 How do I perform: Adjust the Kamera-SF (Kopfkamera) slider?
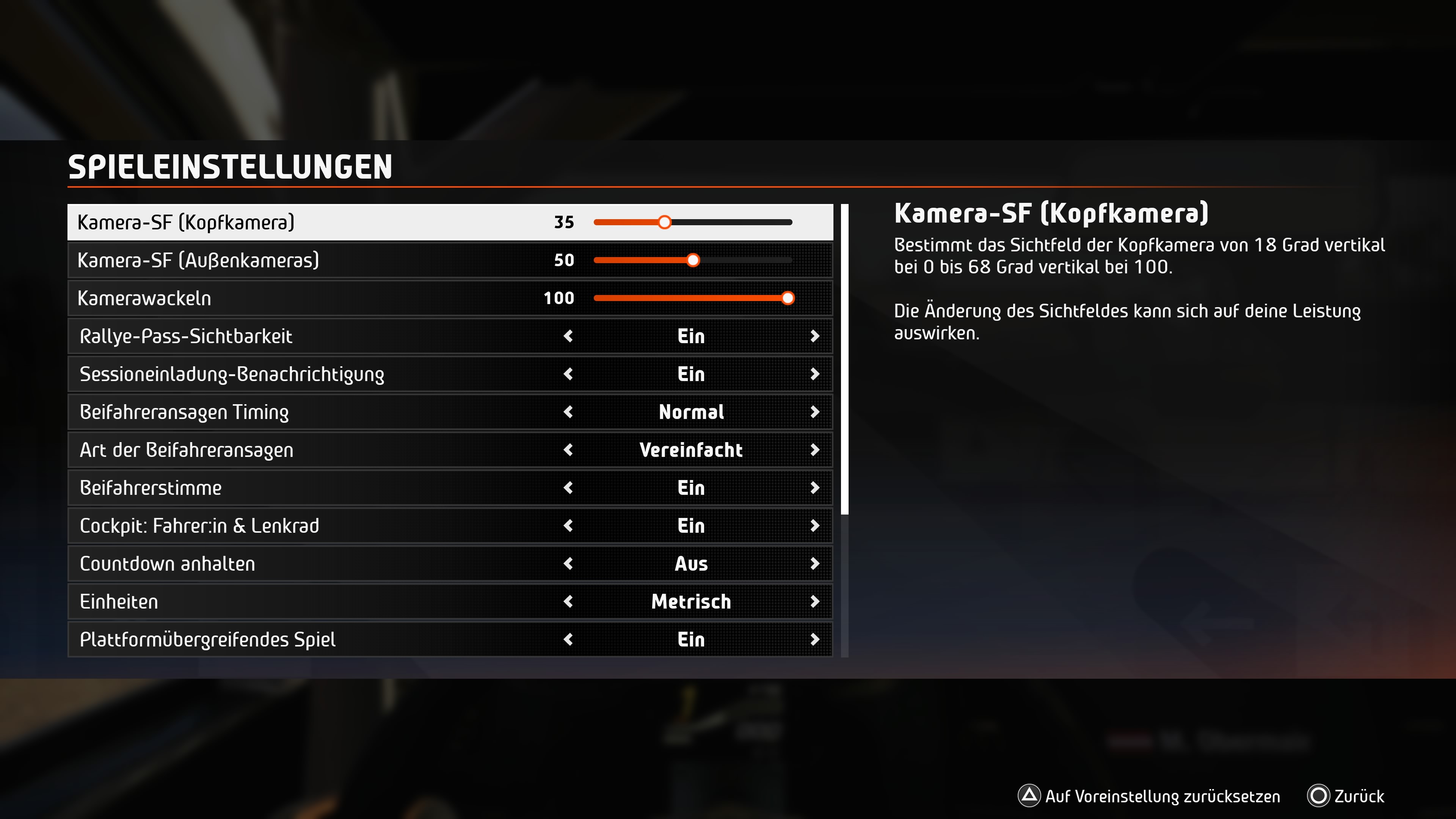tap(665, 222)
